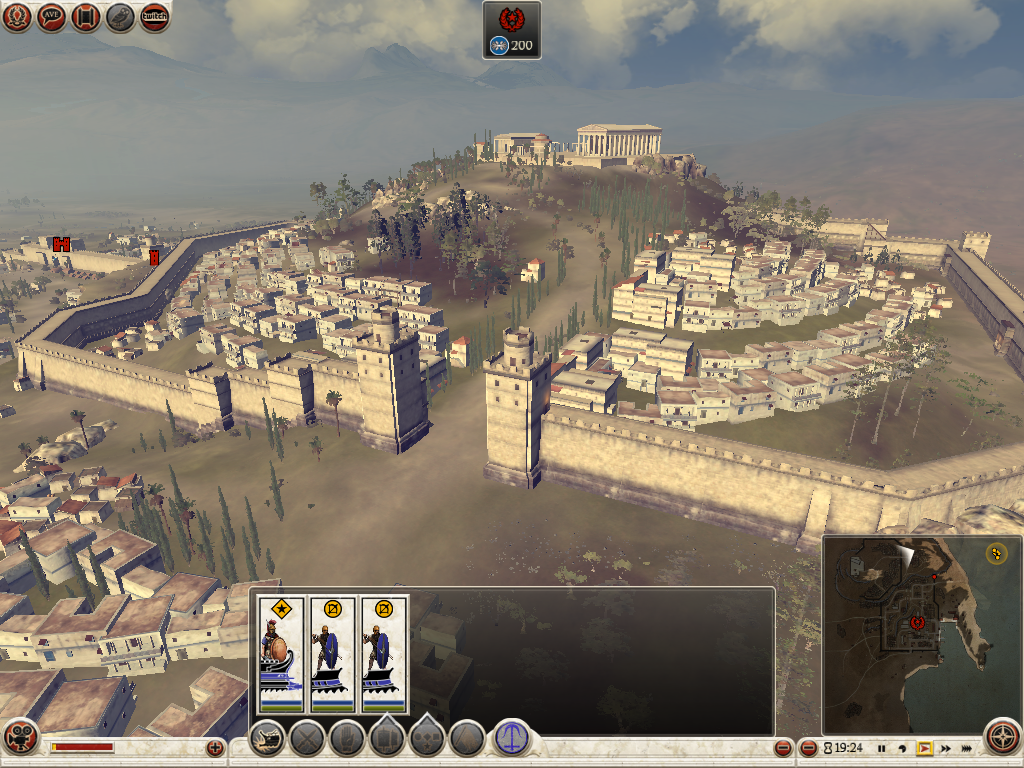The height and width of the screenshot is (768, 1024).
Task: Open the cinematic camera button
Action: coord(19,736)
